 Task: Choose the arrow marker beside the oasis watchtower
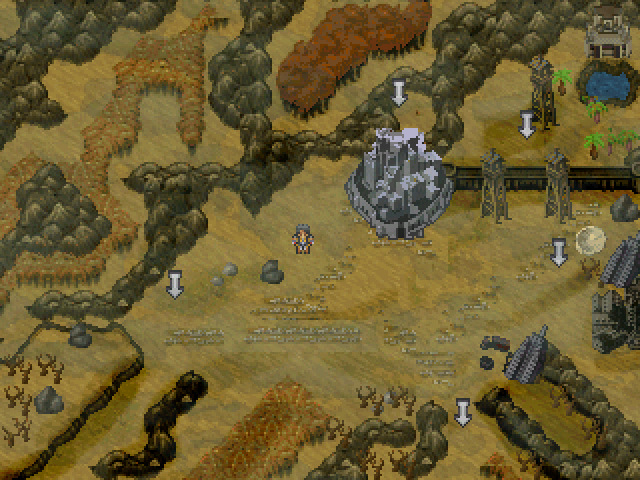click(x=527, y=125)
